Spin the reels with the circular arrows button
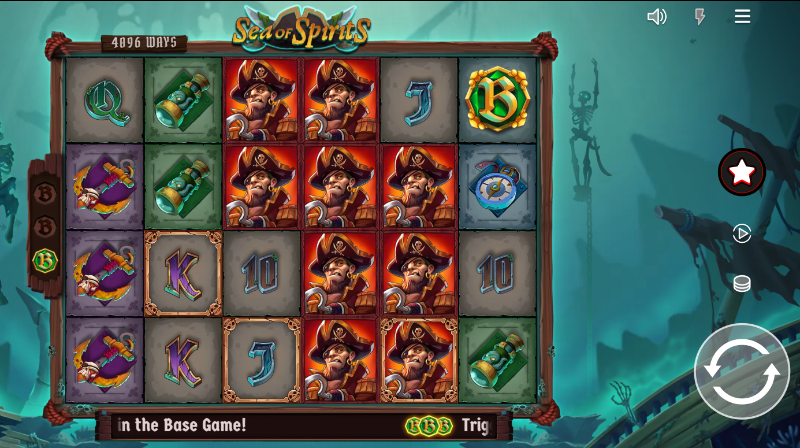The width and height of the screenshot is (800, 448). pyautogui.click(x=742, y=371)
